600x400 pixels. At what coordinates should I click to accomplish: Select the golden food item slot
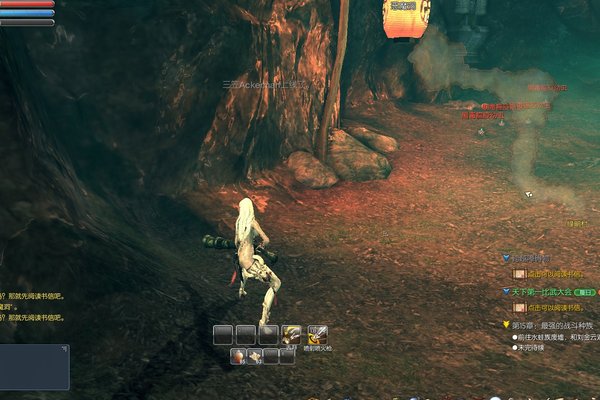tap(255, 357)
